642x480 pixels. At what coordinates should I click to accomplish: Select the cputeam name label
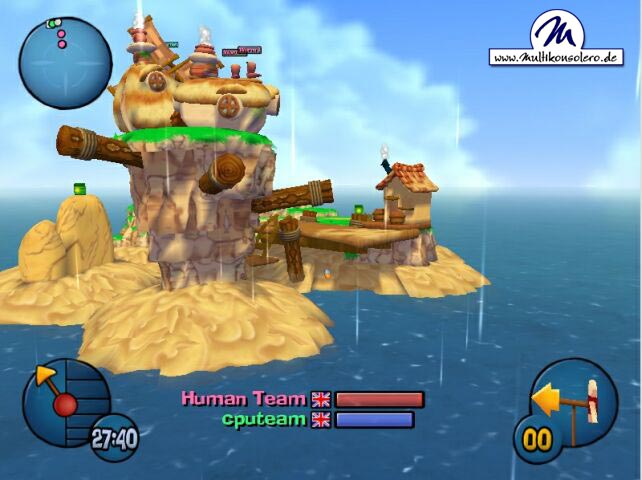pos(265,419)
